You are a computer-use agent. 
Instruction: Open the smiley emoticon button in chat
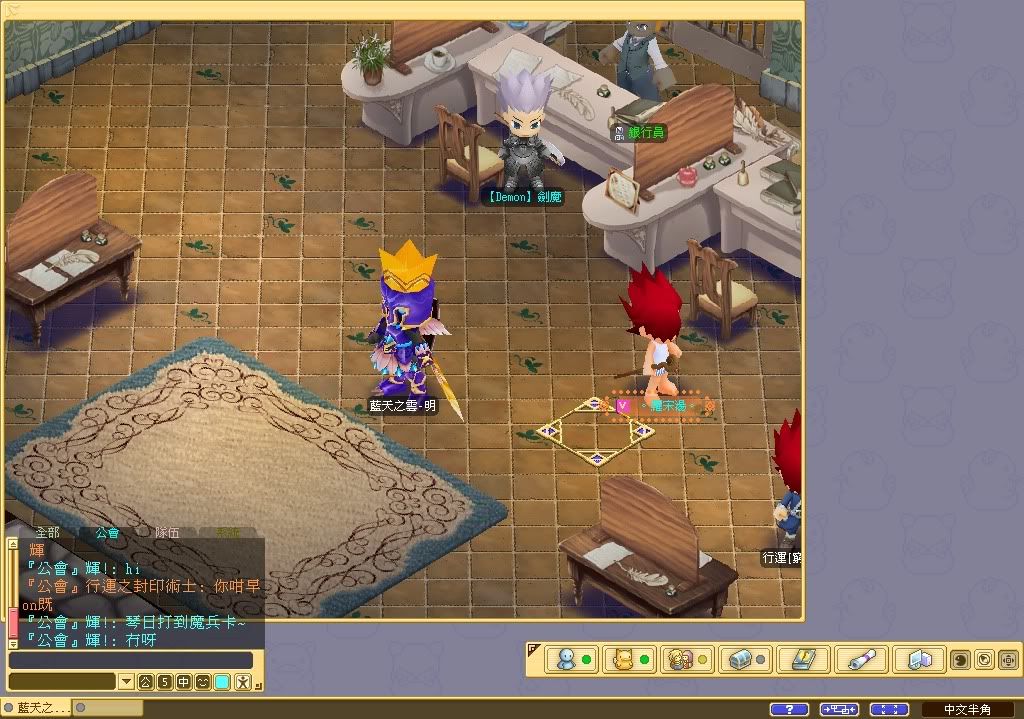tap(202, 682)
